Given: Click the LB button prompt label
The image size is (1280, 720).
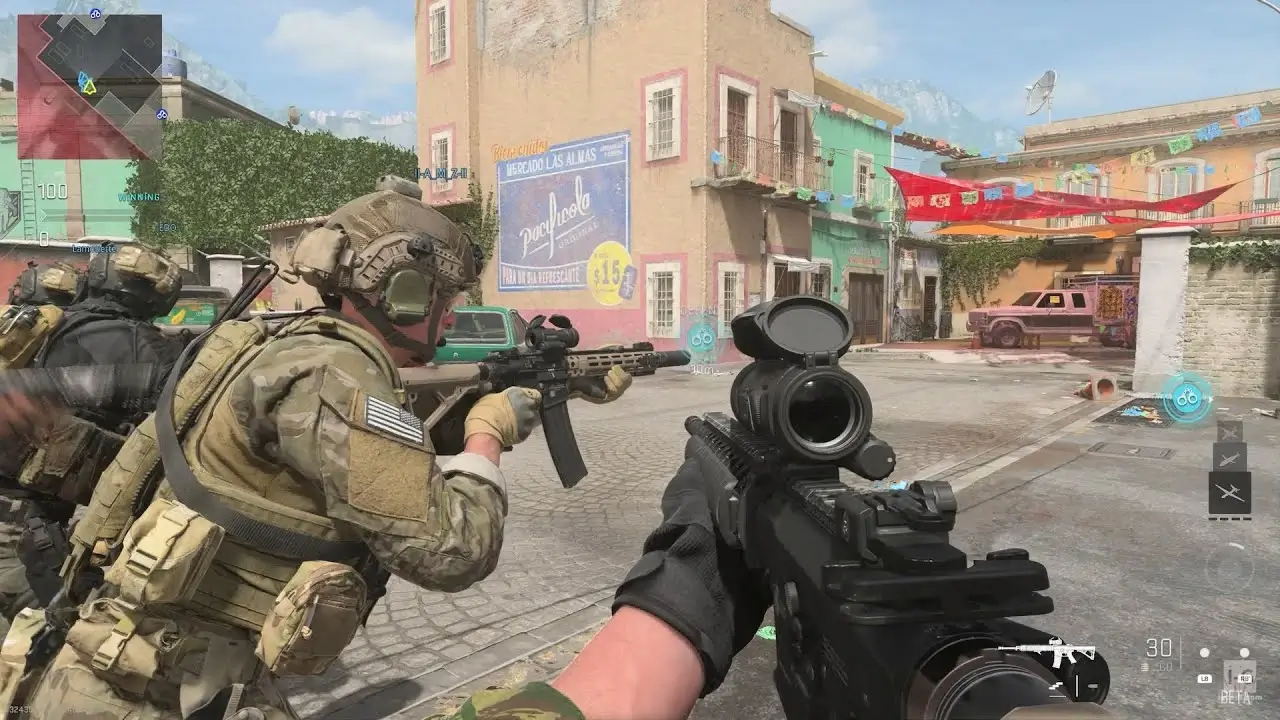Looking at the screenshot, I should tap(1205, 678).
